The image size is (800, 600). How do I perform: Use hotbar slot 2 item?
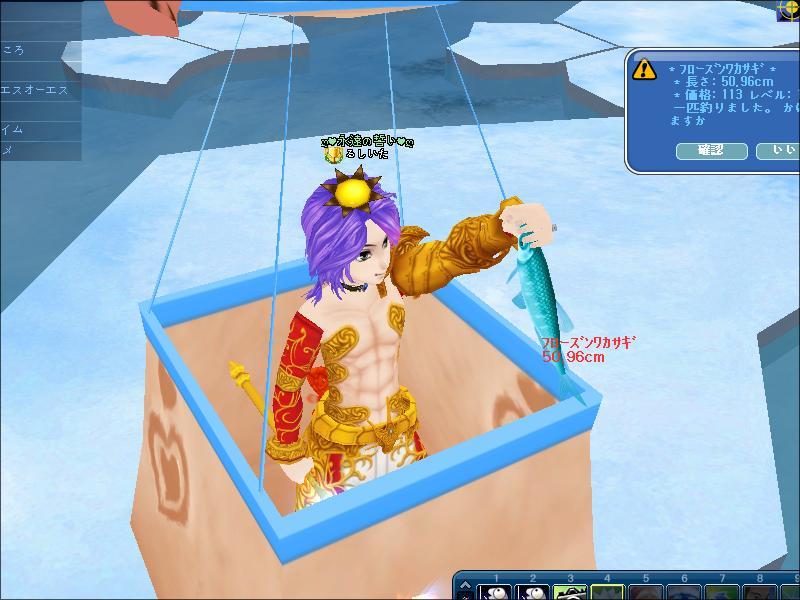click(x=534, y=591)
